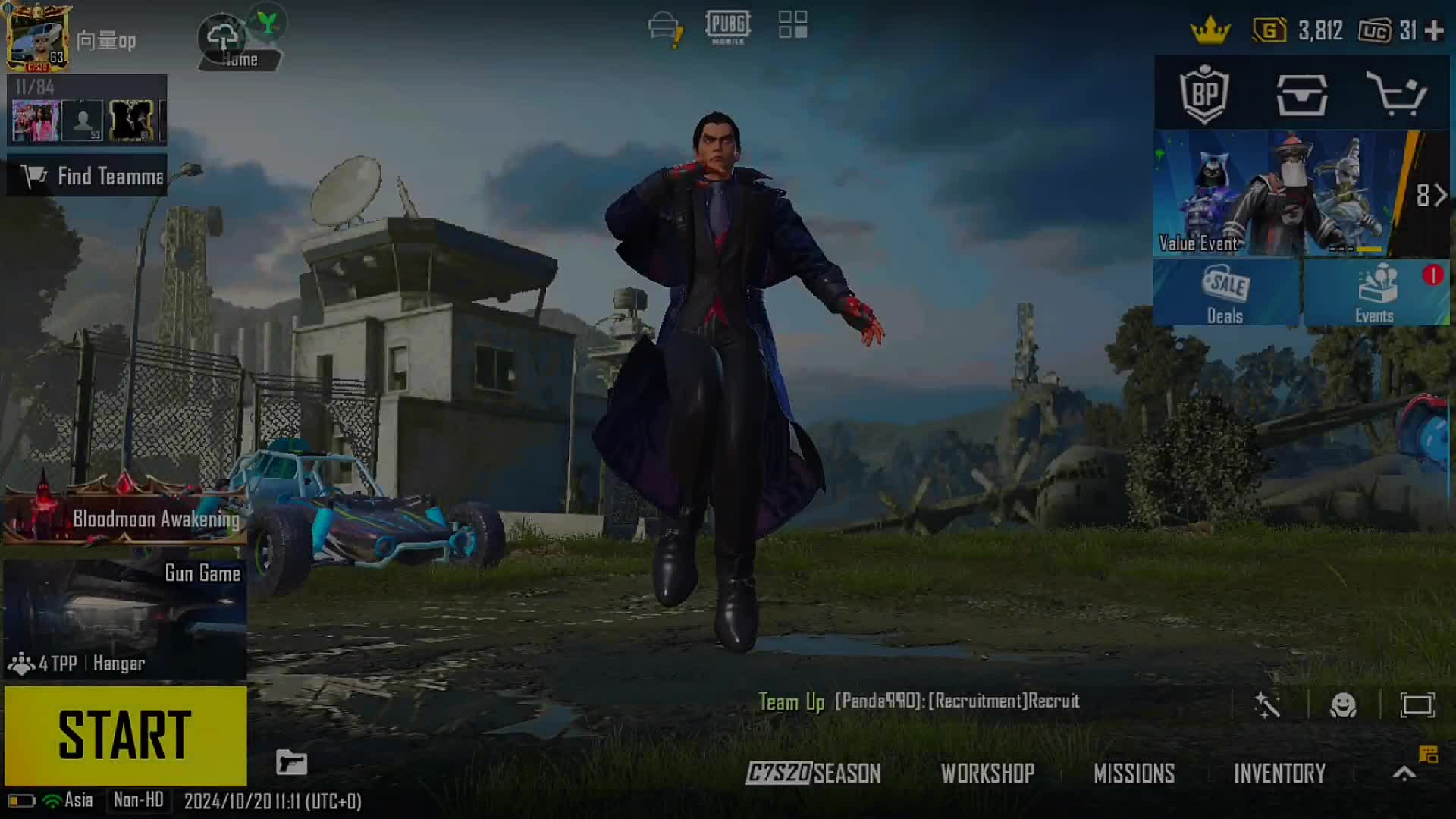The width and height of the screenshot is (1456, 819).
Task: Open the Home cloud icon
Action: [224, 38]
